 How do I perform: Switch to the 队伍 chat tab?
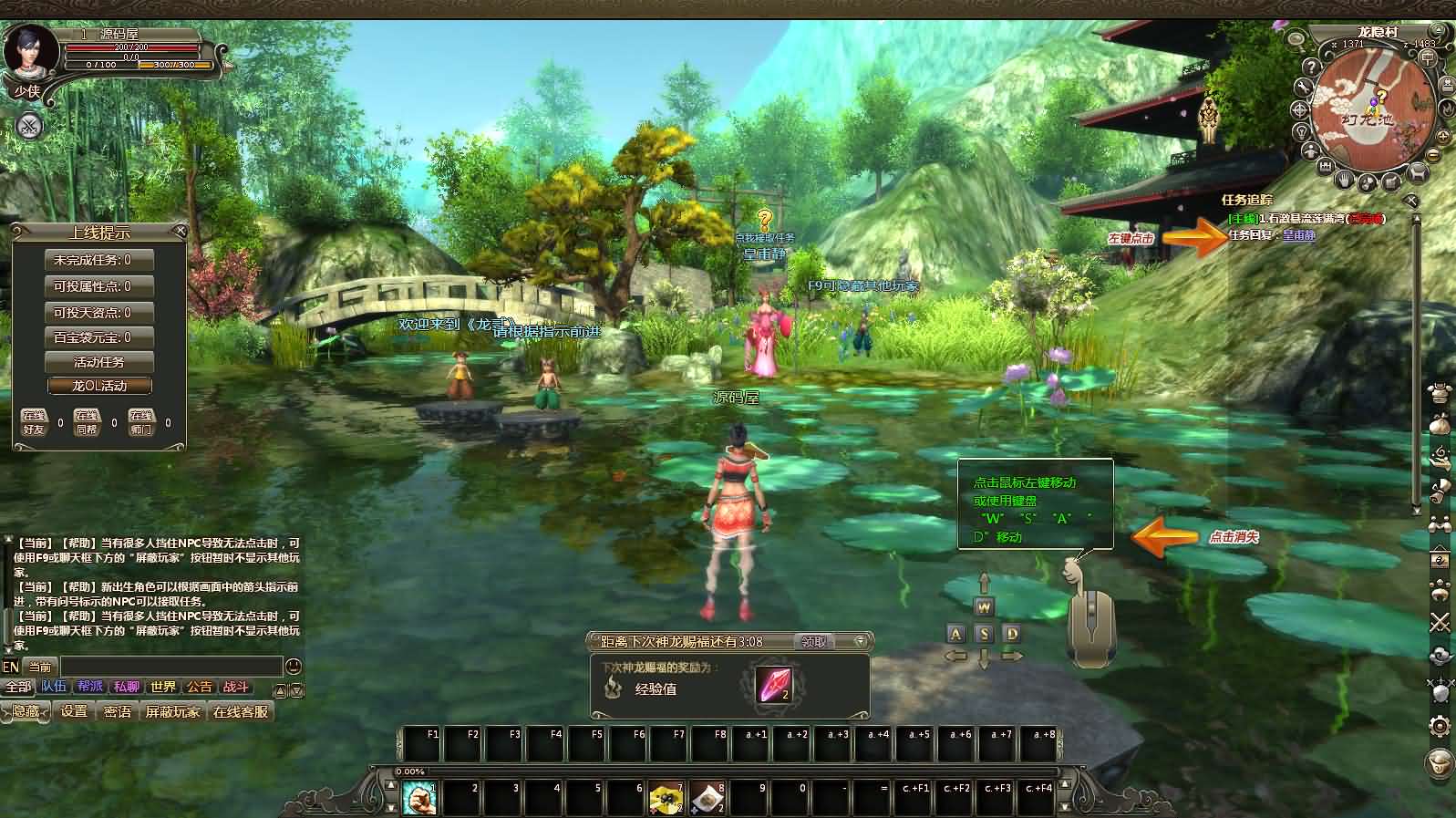click(x=55, y=688)
